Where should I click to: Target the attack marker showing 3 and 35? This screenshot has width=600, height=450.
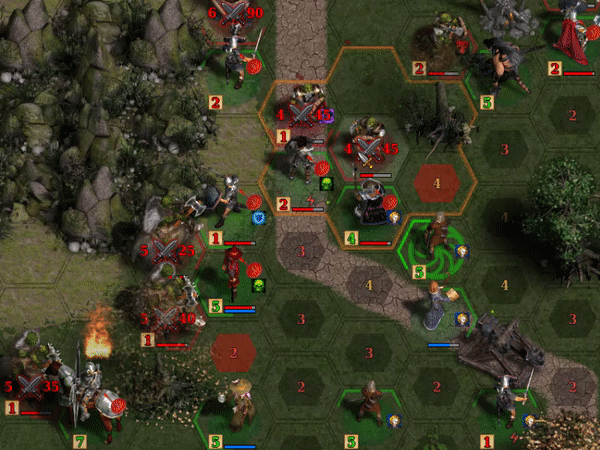33,381
